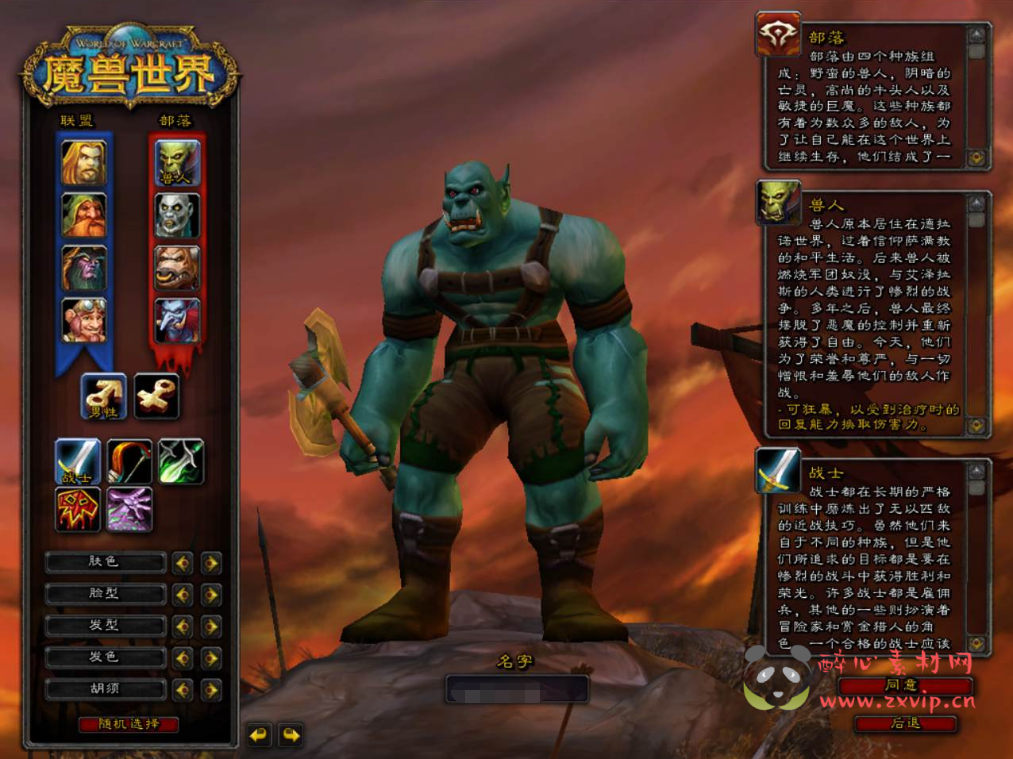Screen dimensions: 1013x759
Task: Pick the Troll race portrait
Action: pyautogui.click(x=177, y=320)
